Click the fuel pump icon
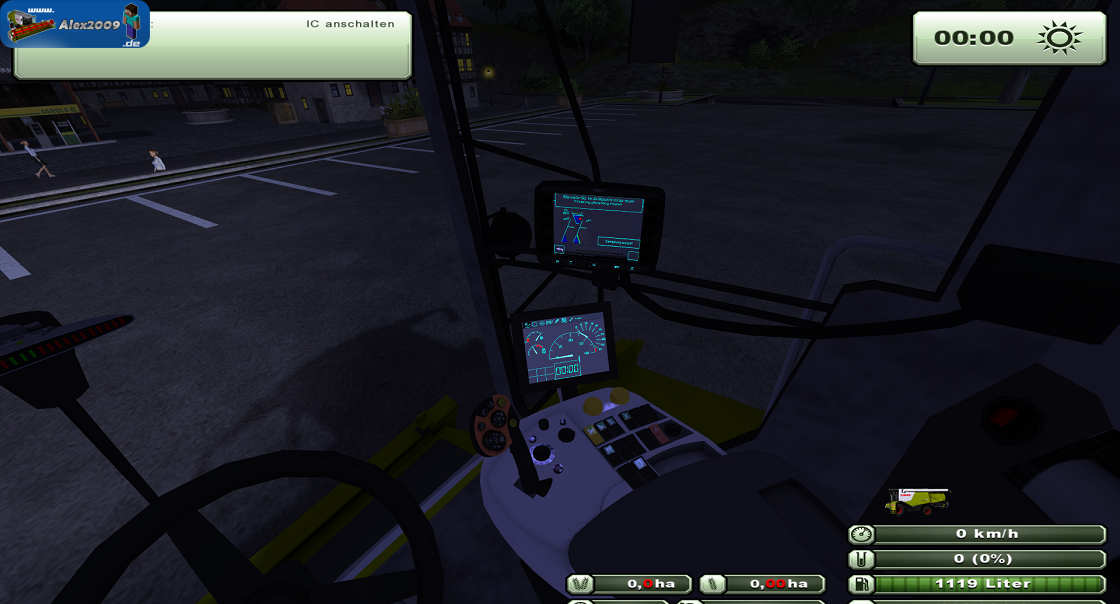The height and width of the screenshot is (604, 1120). 860,584
